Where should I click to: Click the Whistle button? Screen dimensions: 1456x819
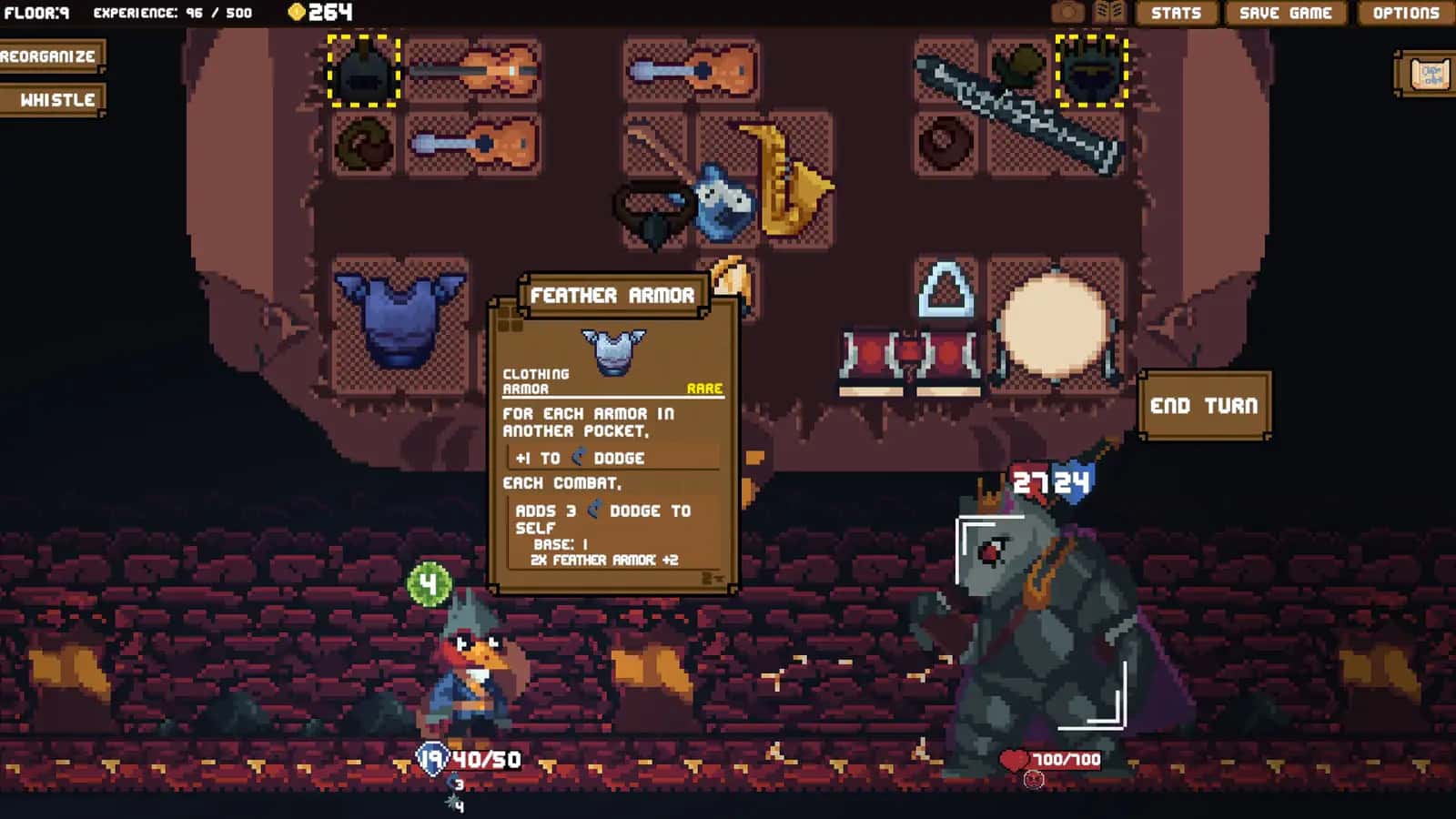51,100
